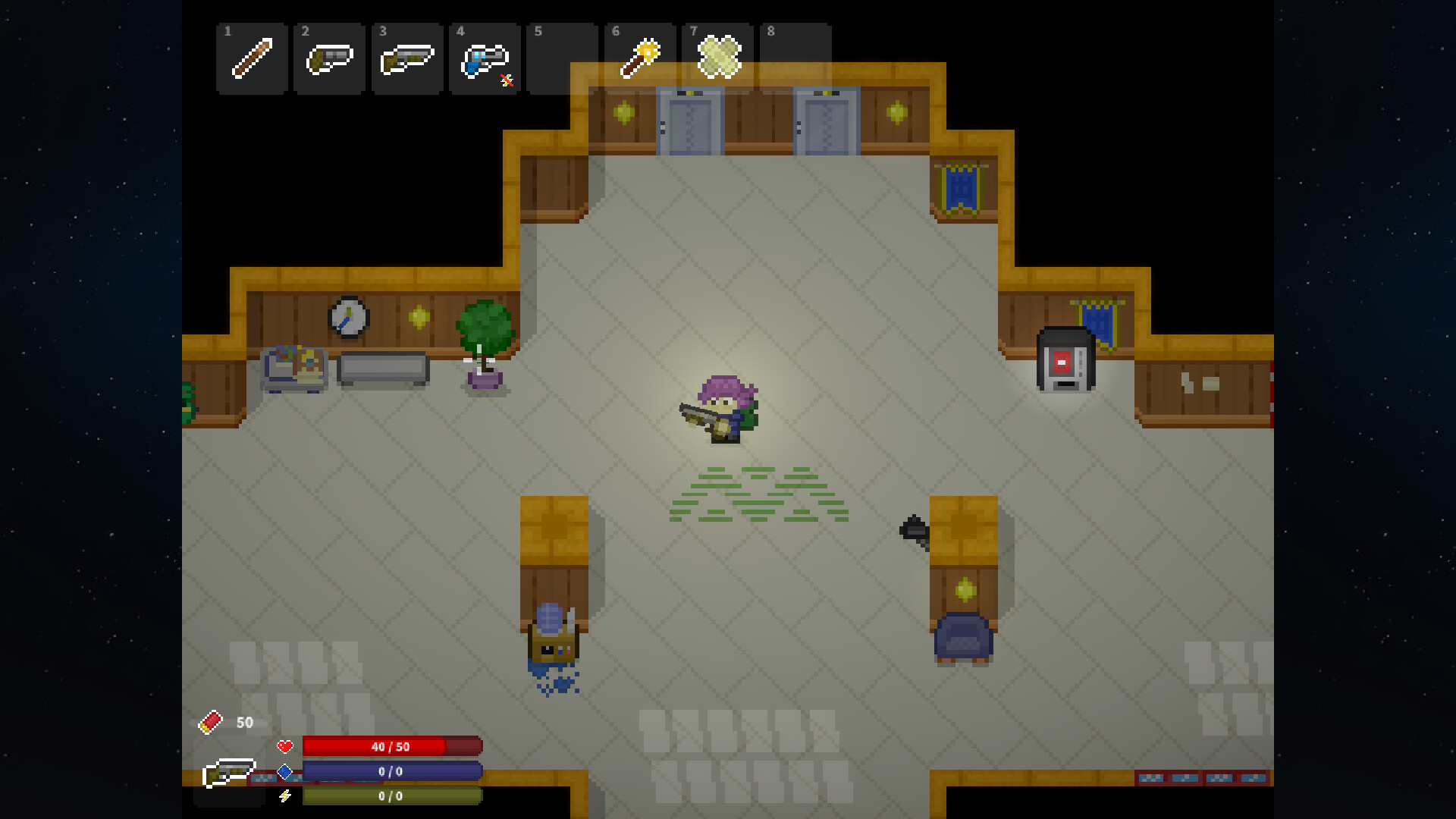Click the heart icon beside the health bar

tap(285, 746)
